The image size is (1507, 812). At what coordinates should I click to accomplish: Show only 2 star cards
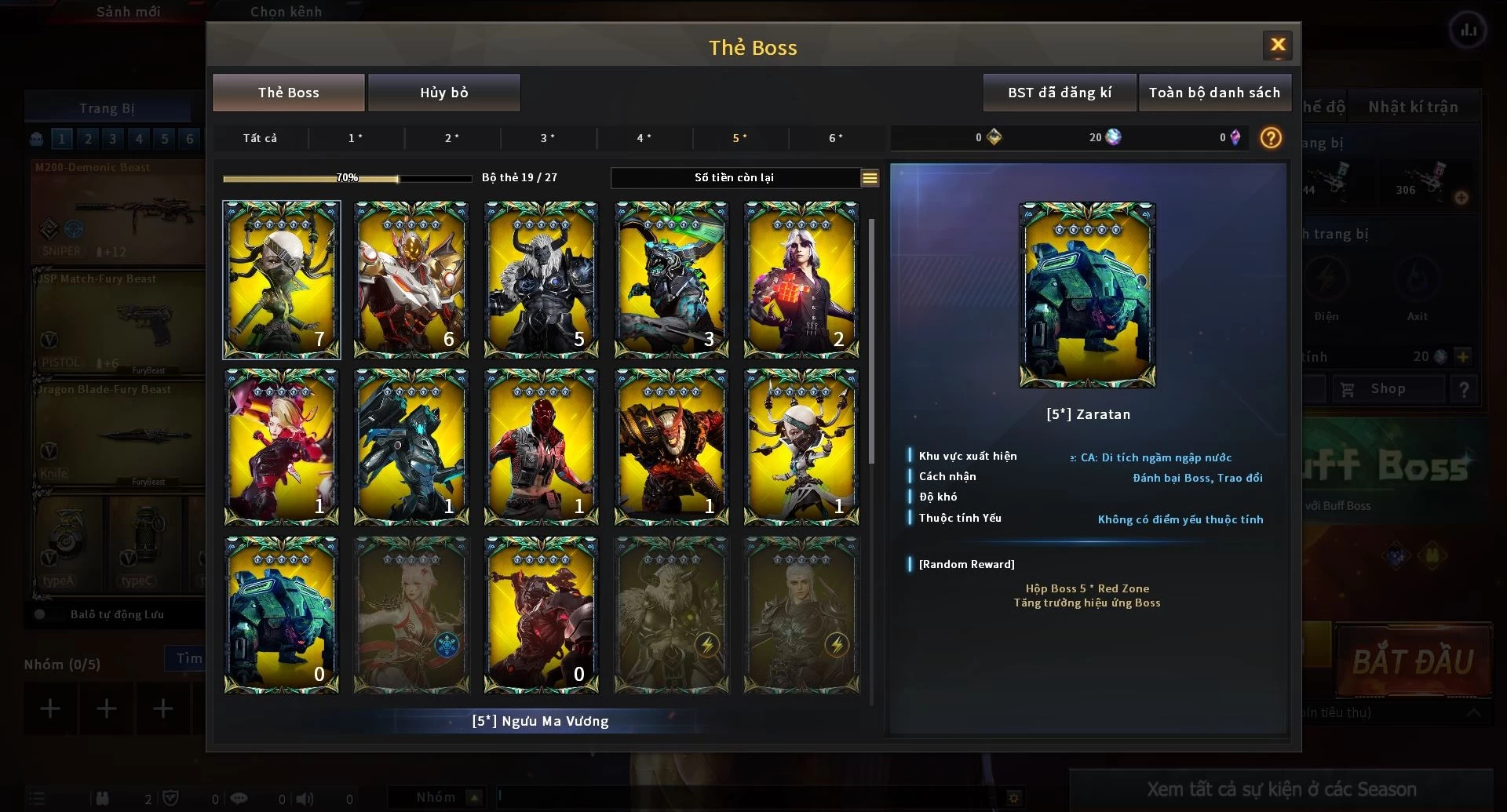tap(452, 138)
